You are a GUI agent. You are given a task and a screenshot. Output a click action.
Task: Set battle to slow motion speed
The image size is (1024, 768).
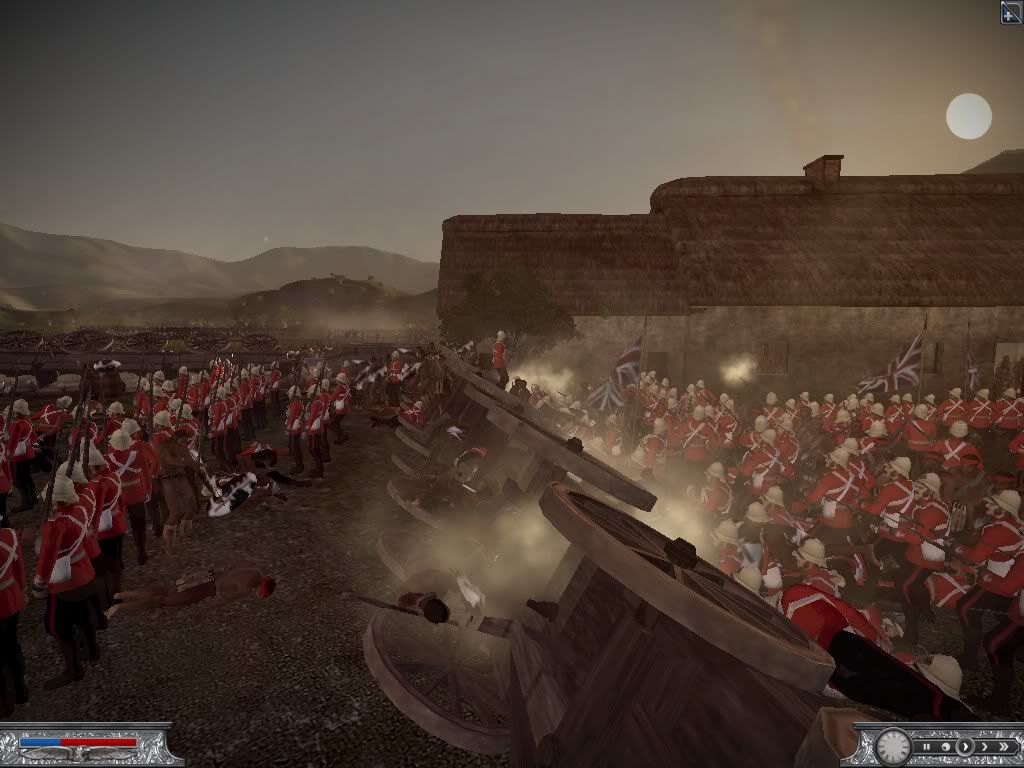[x=946, y=747]
